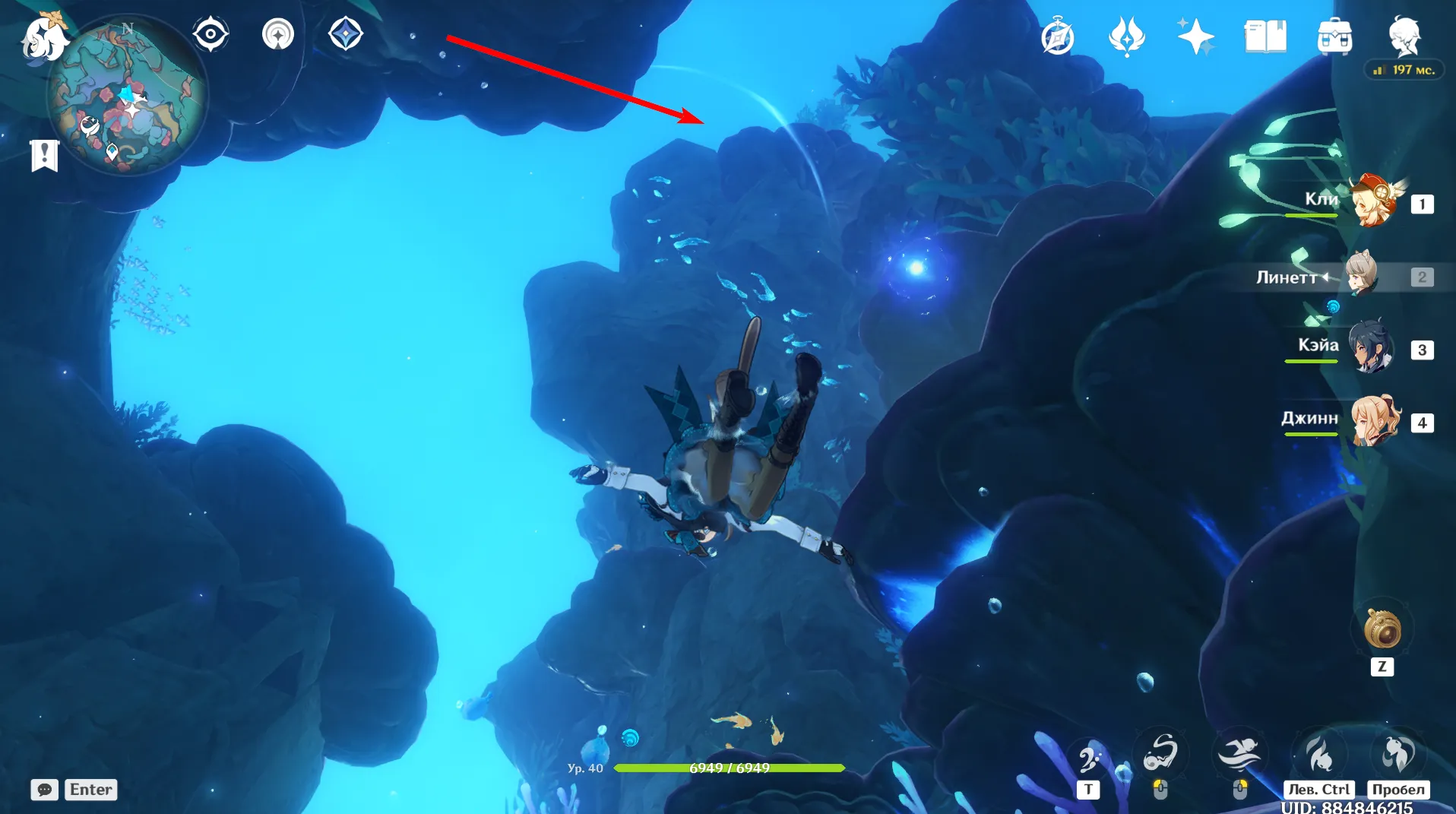Click the diamond star icon near the minimap
Screen dimensions: 1456x814
click(x=346, y=34)
